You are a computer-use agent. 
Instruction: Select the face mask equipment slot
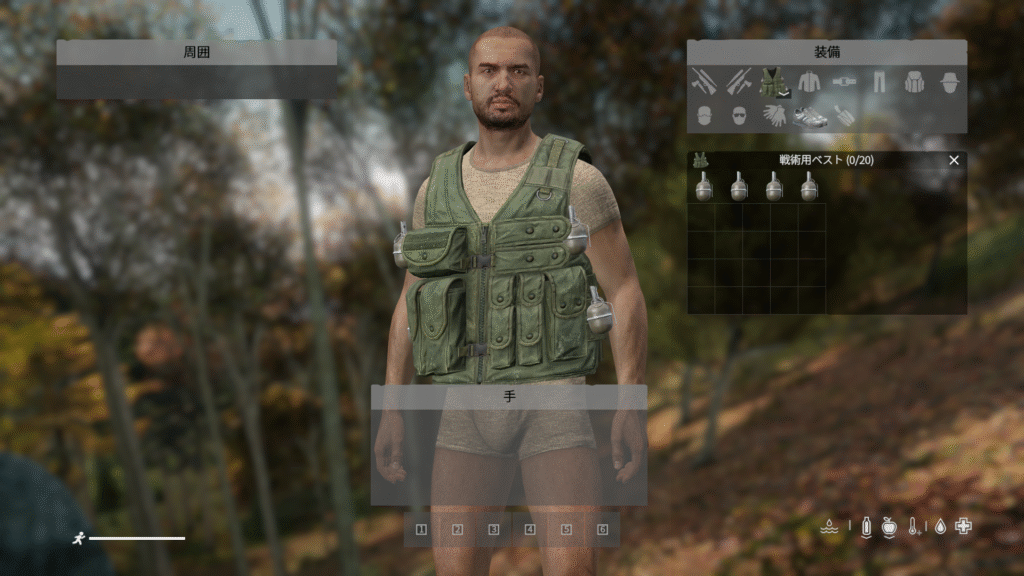[703, 116]
